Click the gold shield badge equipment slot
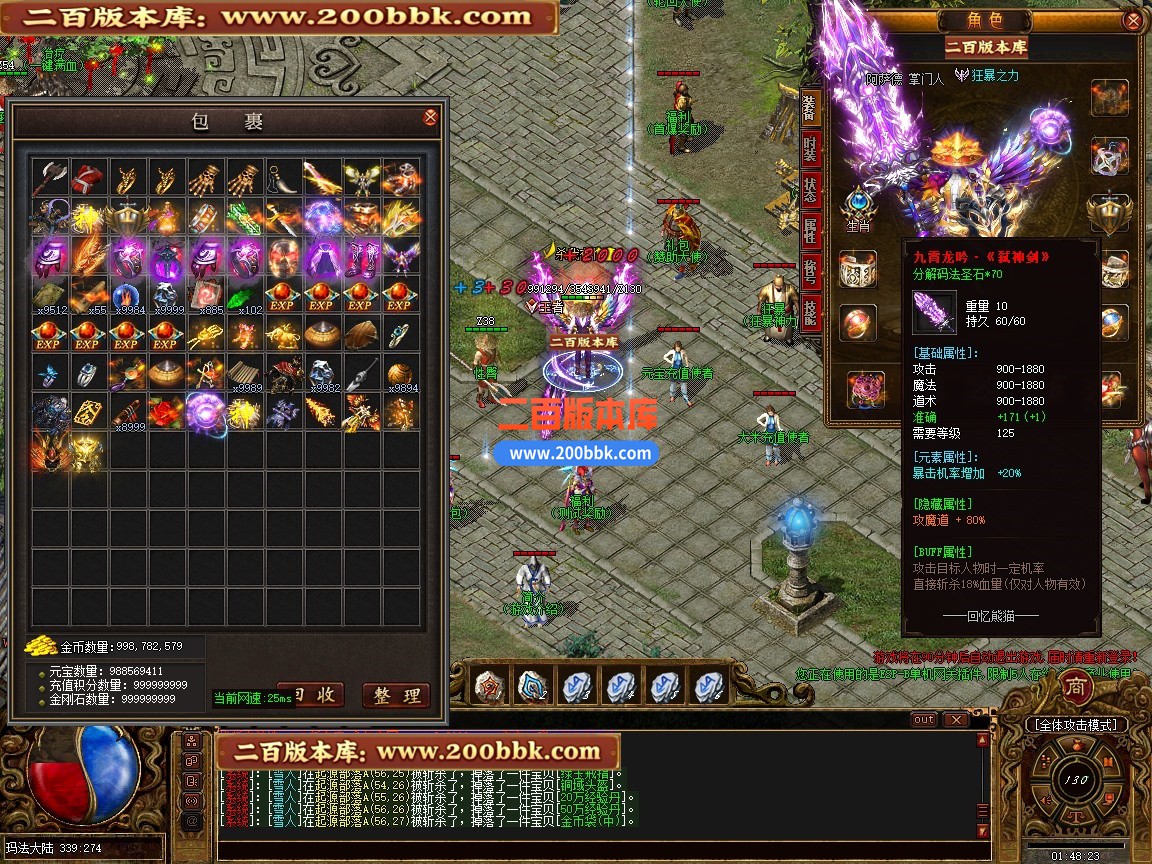 point(1109,211)
